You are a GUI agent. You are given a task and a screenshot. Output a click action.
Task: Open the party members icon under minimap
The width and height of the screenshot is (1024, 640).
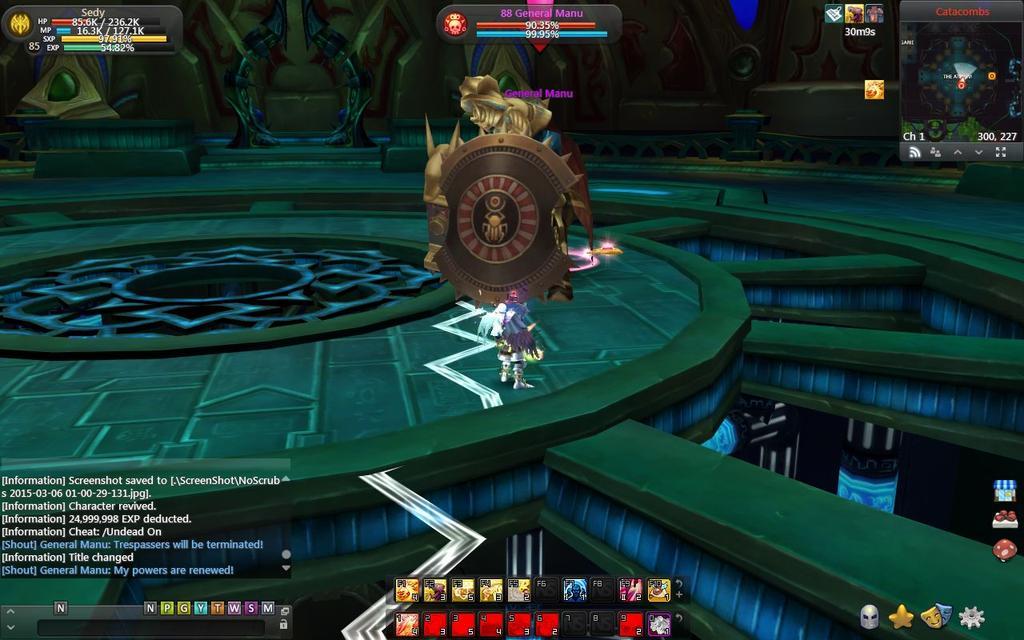[935, 152]
